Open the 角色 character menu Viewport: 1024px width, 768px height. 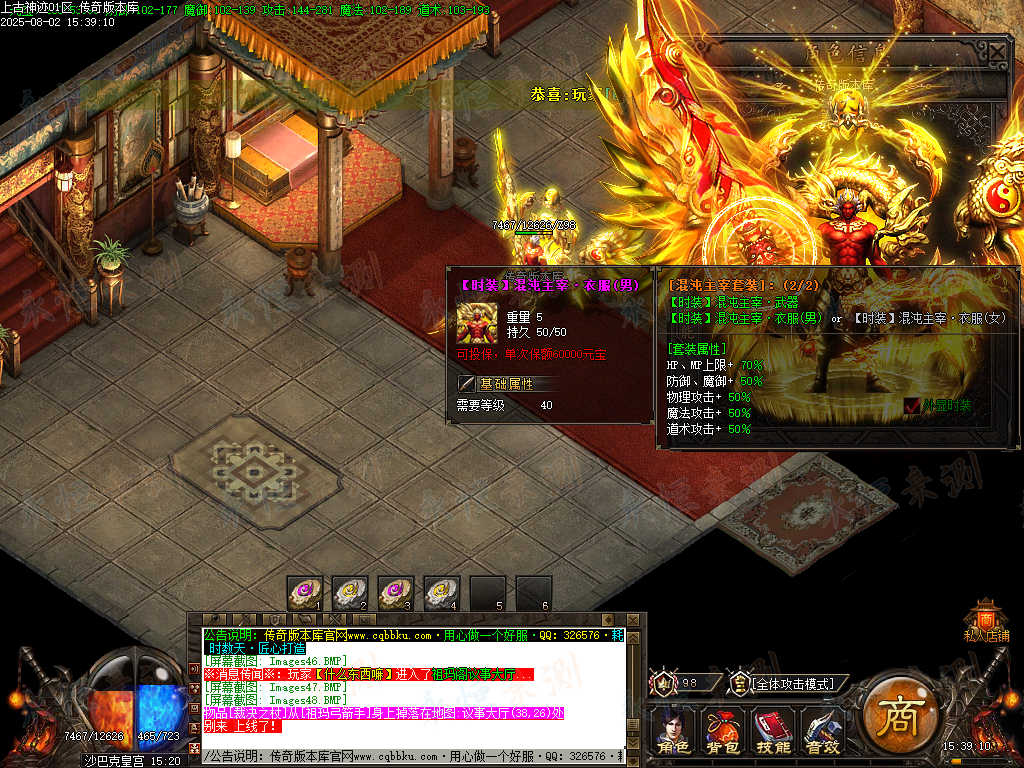coord(671,731)
